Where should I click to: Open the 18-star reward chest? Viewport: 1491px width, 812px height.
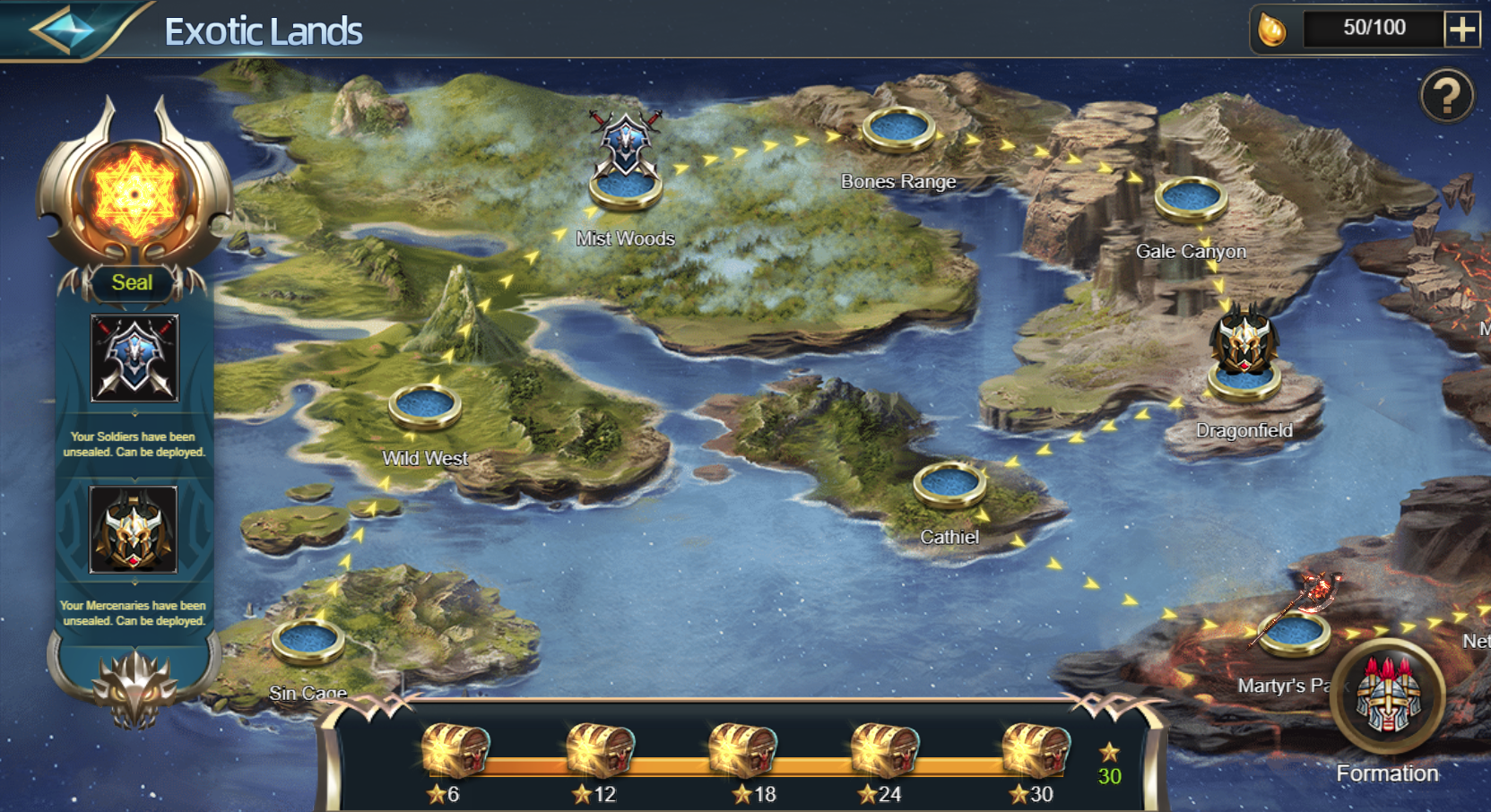tap(742, 749)
